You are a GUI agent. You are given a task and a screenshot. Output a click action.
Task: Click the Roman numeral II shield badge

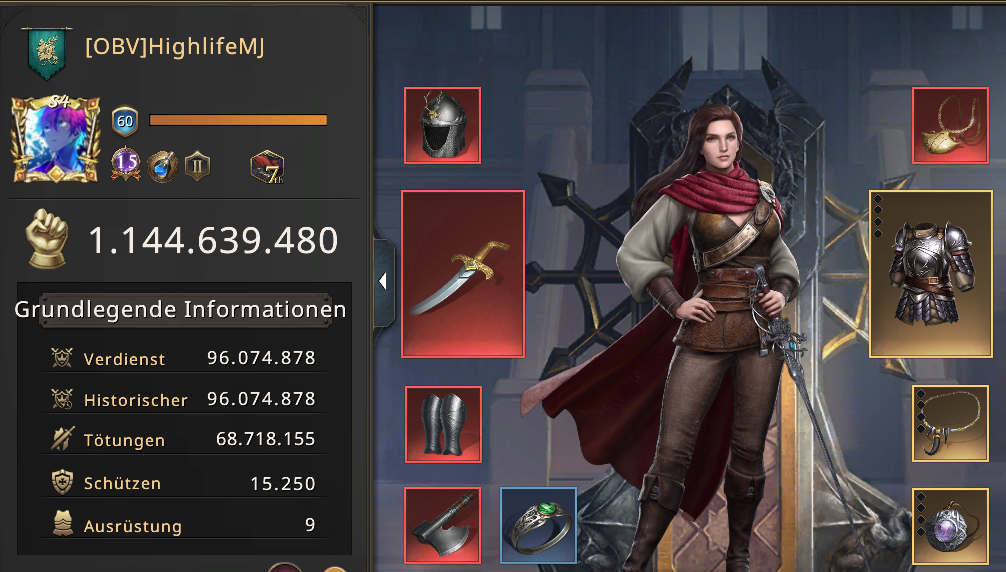[196, 166]
